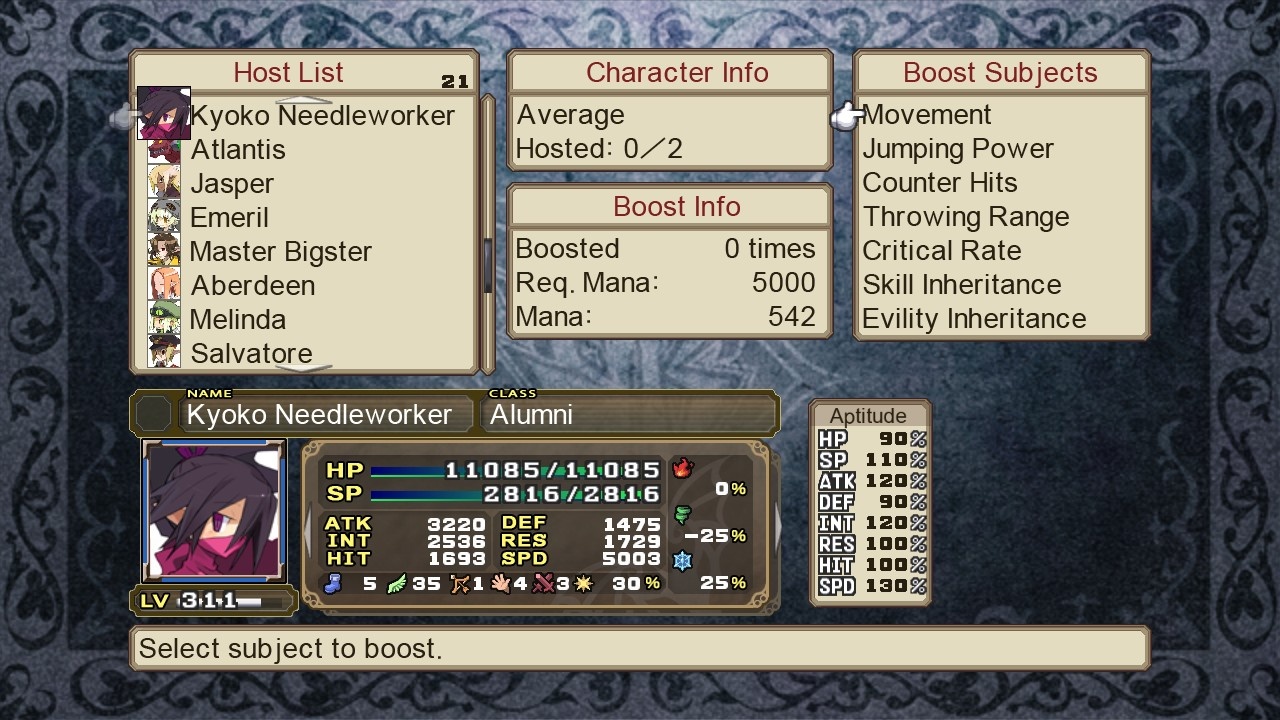Screen dimensions: 1280x720
Task: Click the crossed swords icon near critical rate
Action: 541,583
